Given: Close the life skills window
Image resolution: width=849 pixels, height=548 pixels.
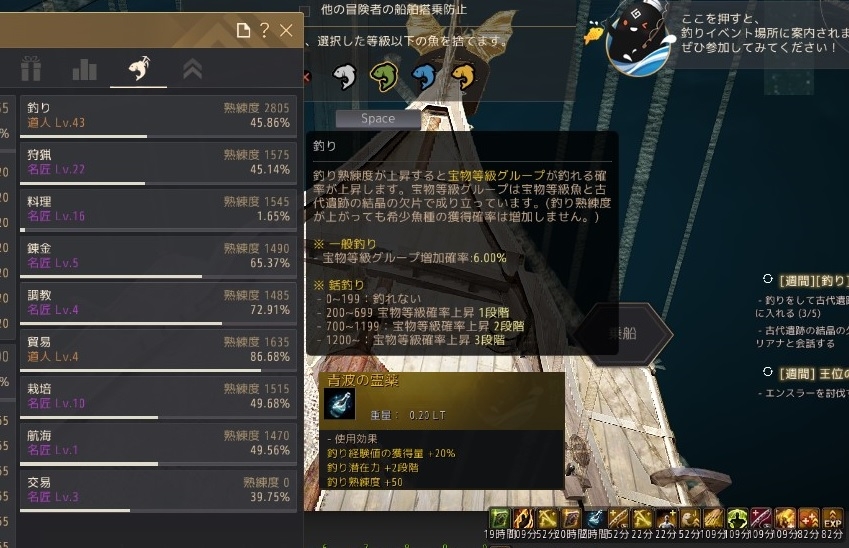Looking at the screenshot, I should [x=286, y=31].
